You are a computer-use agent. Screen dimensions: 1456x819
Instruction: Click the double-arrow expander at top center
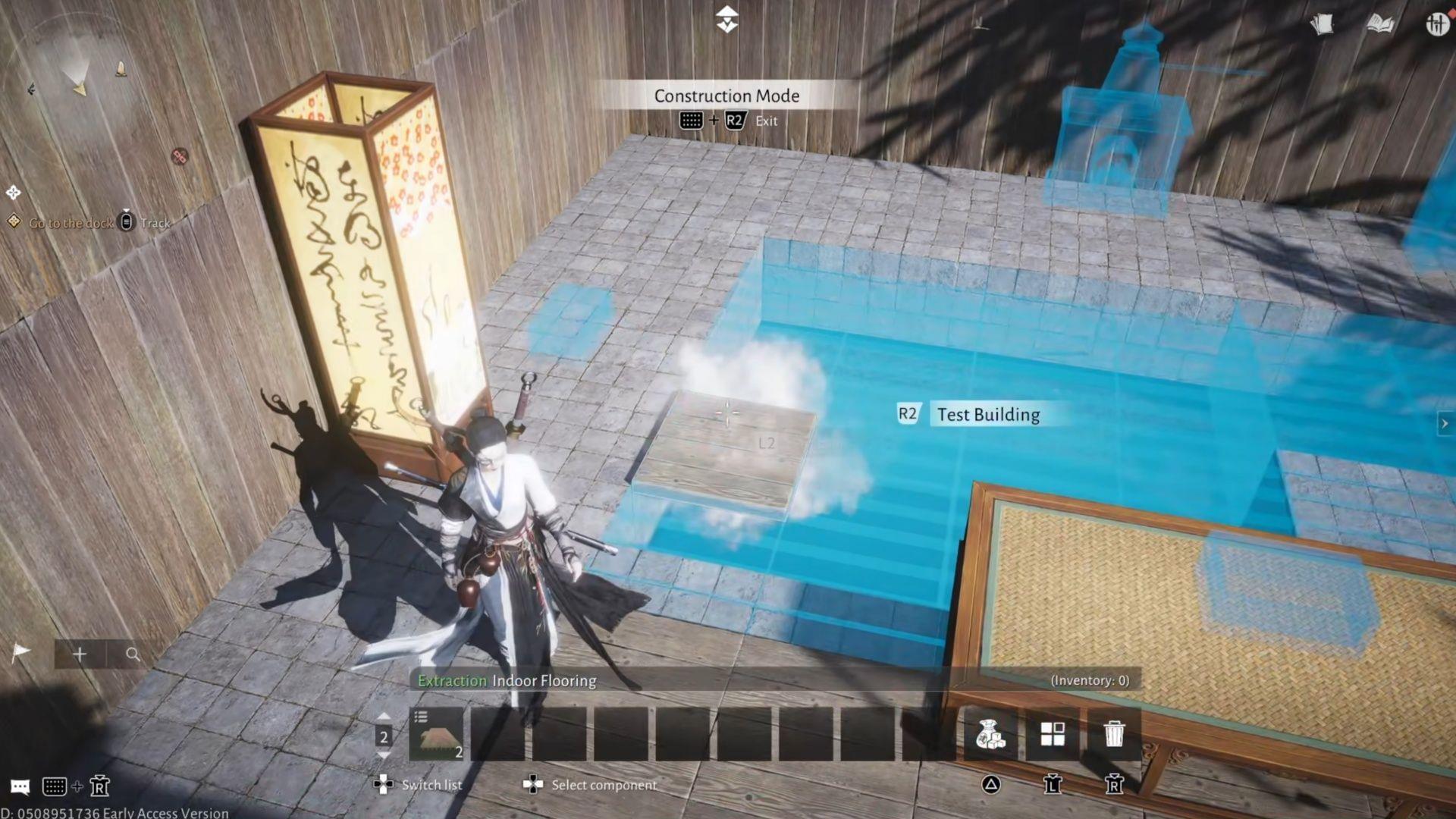(726, 19)
